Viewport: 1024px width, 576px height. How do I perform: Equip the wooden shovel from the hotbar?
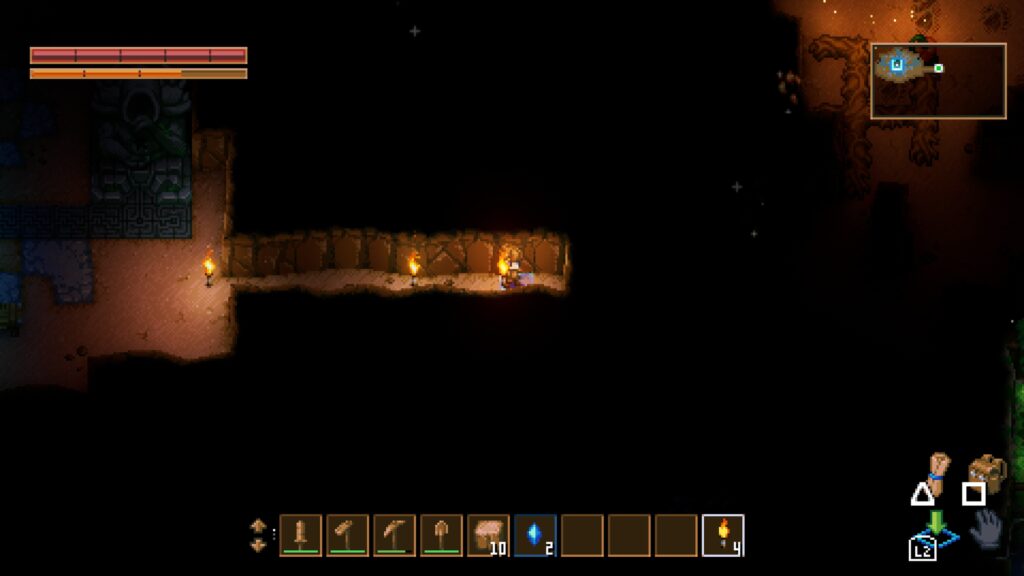coord(441,535)
